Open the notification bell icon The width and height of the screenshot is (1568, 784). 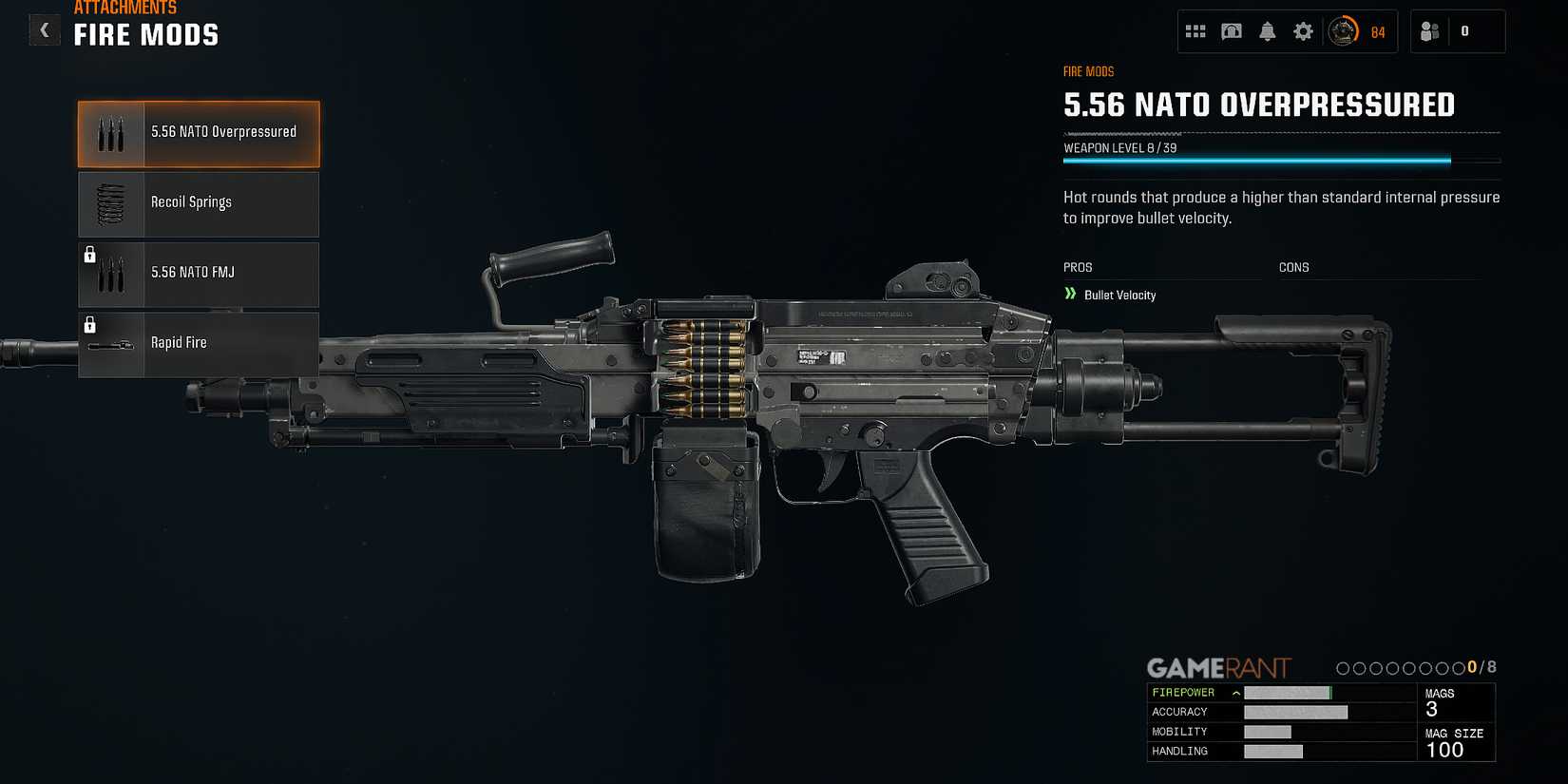1267,30
